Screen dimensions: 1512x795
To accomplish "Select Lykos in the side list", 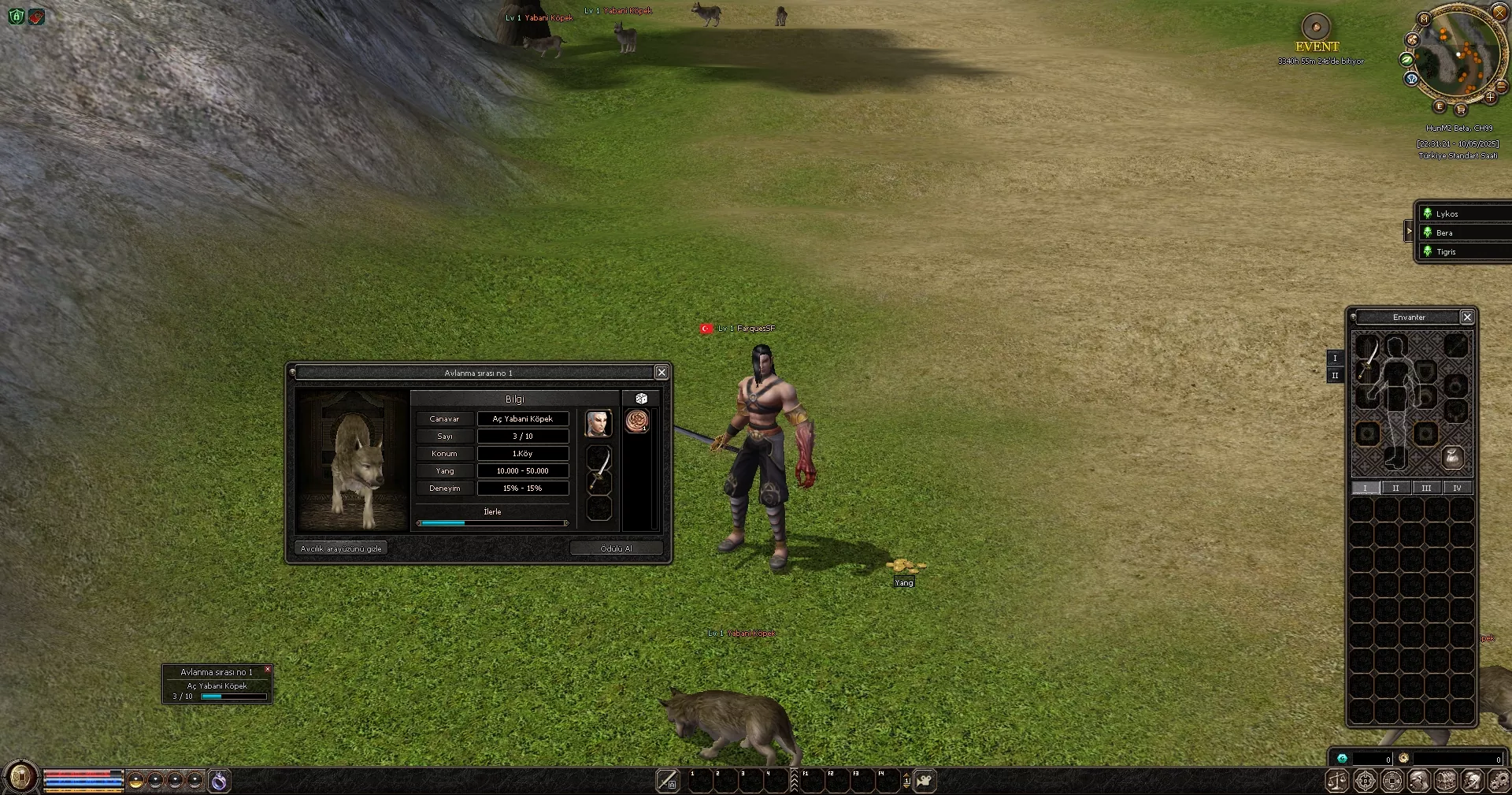I will point(1447,214).
